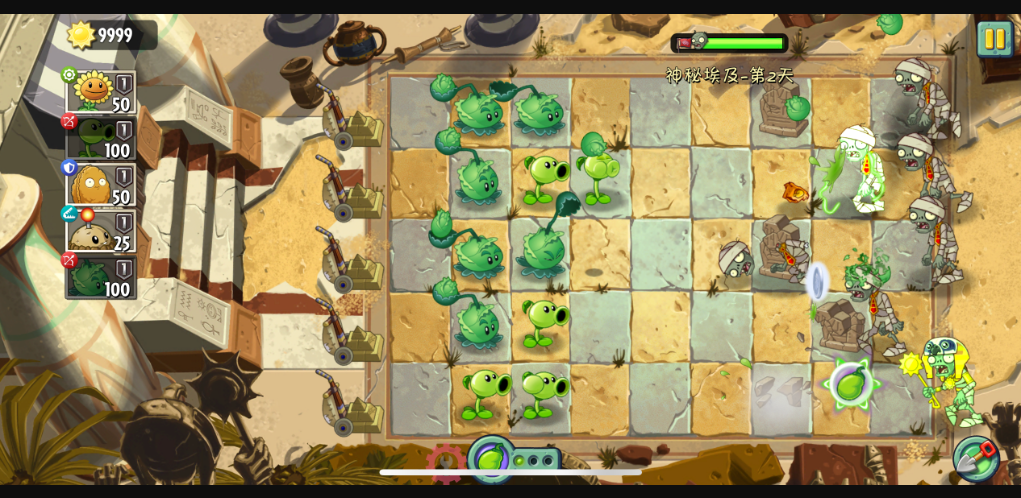Screen dimensions: 1021x498
Task: Pick the Wall-nut seed packet
Action: click(x=101, y=185)
